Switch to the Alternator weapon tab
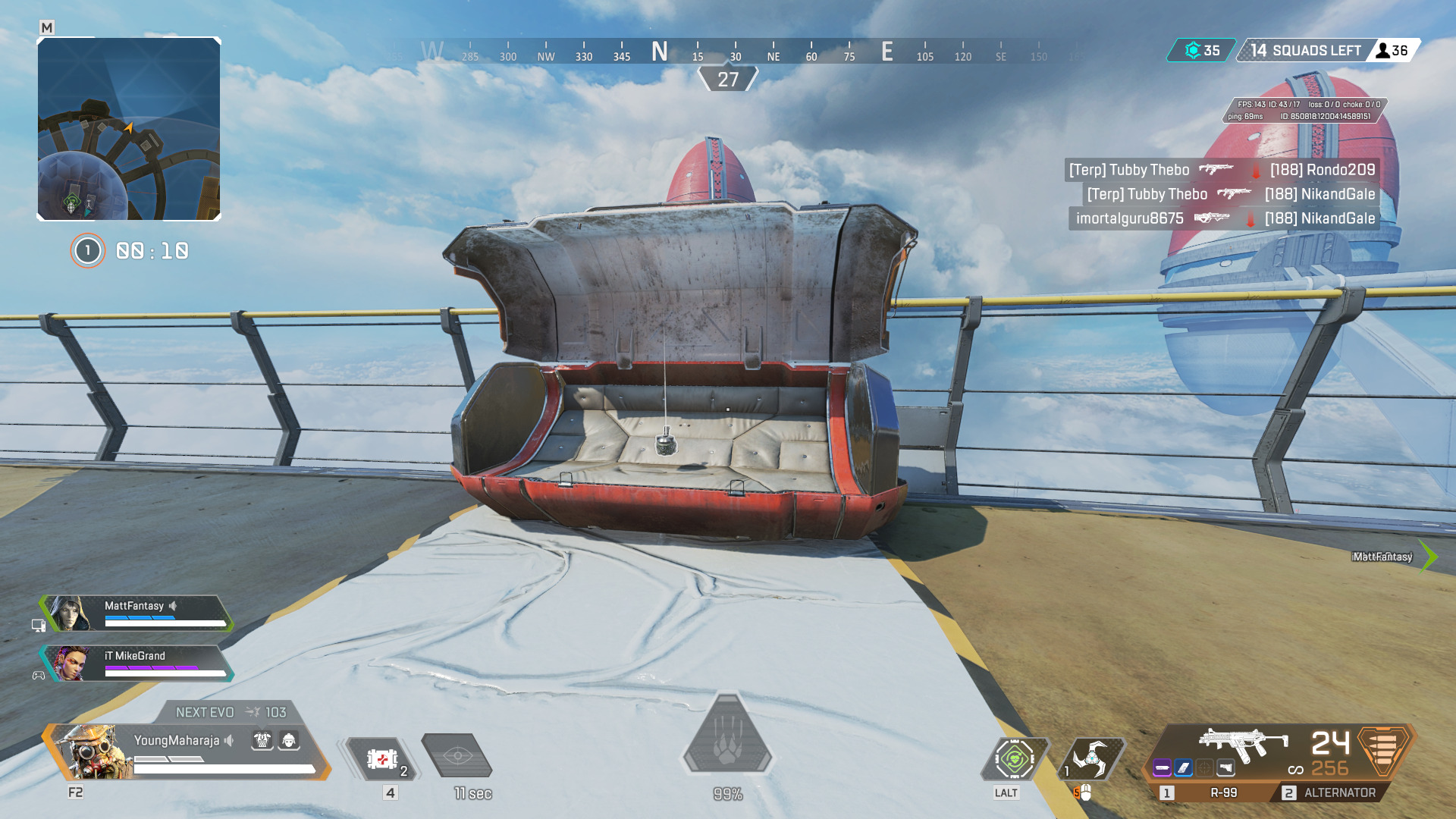This screenshot has width=1456, height=819. [1330, 792]
